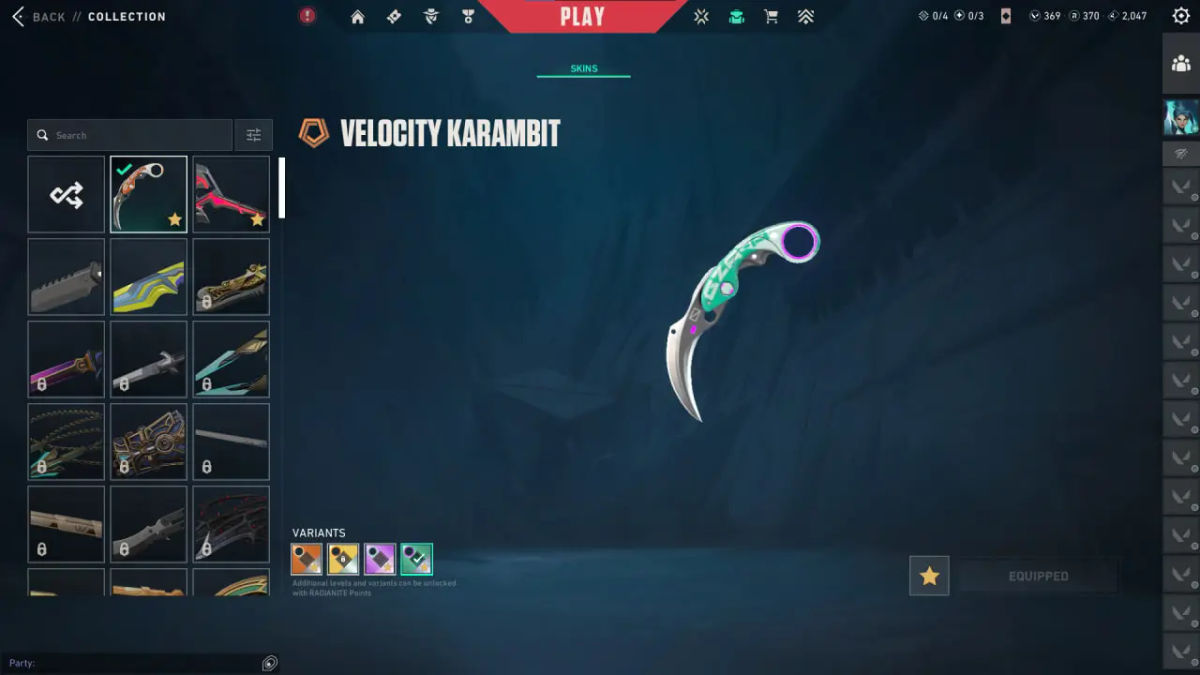This screenshot has width=1200, height=675.
Task: Go back from the Collection screen
Action: point(38,17)
